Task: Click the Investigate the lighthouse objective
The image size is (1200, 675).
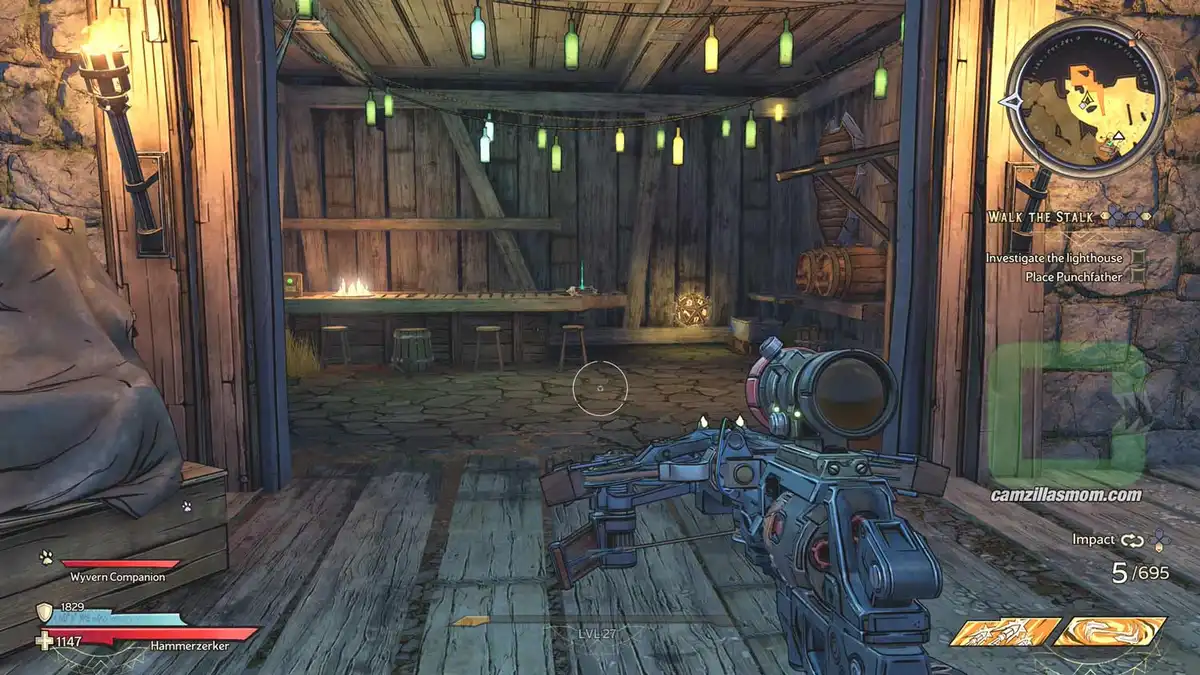Action: (1053, 258)
